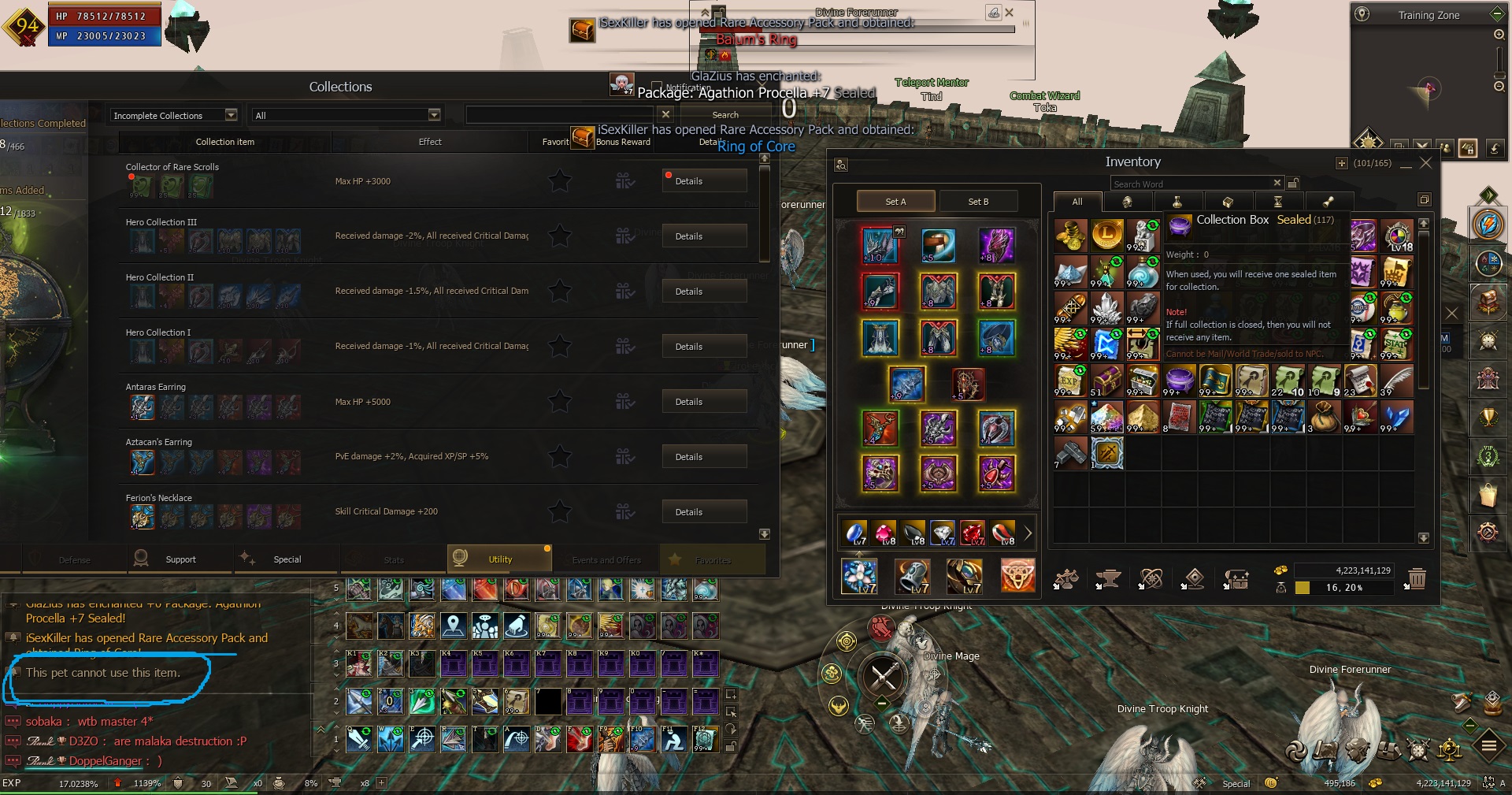Open Details for Collector of Rare Scrolls
This screenshot has height=795, width=1512.
703,181
